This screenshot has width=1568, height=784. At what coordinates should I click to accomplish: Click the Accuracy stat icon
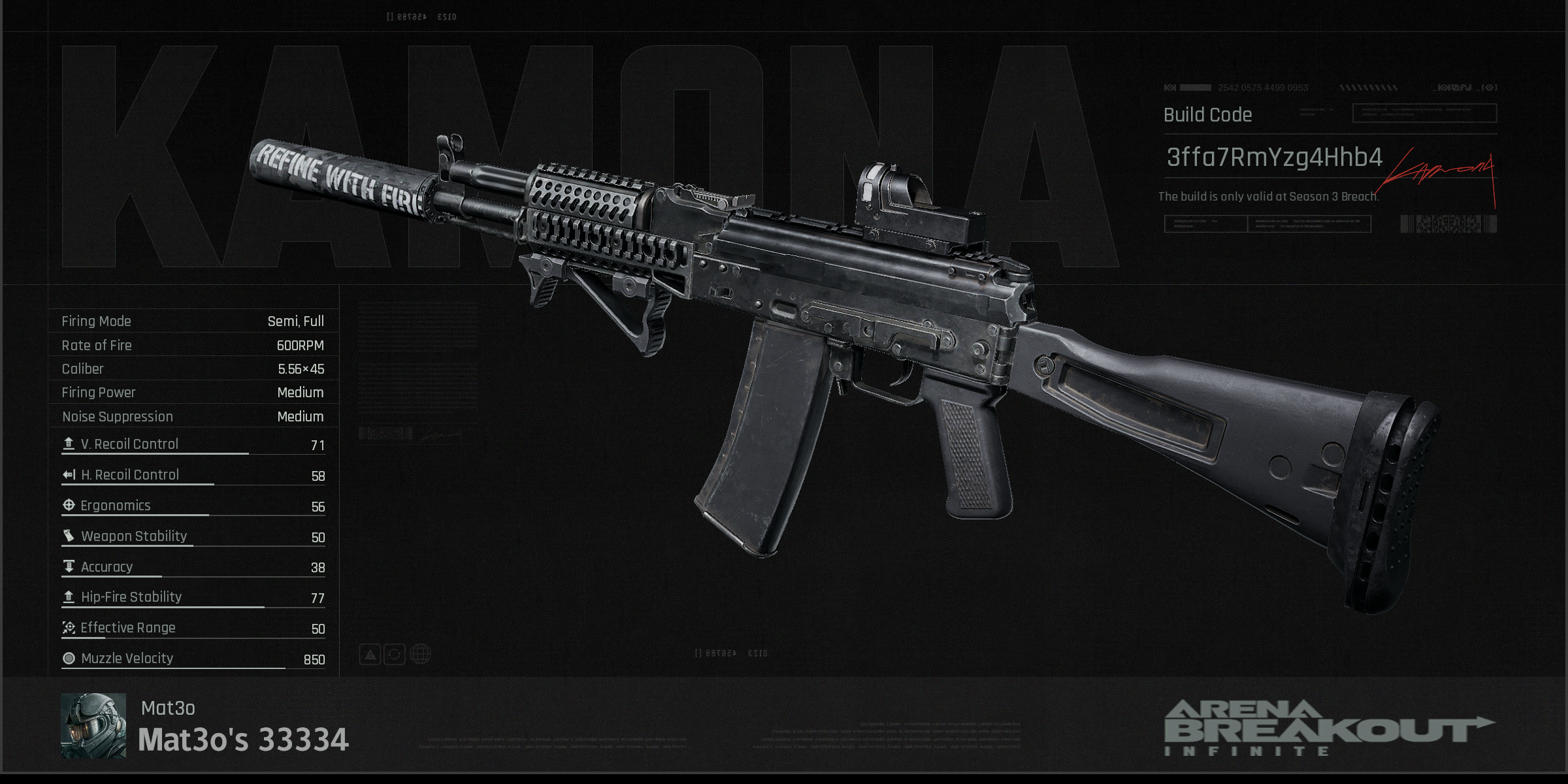67,566
